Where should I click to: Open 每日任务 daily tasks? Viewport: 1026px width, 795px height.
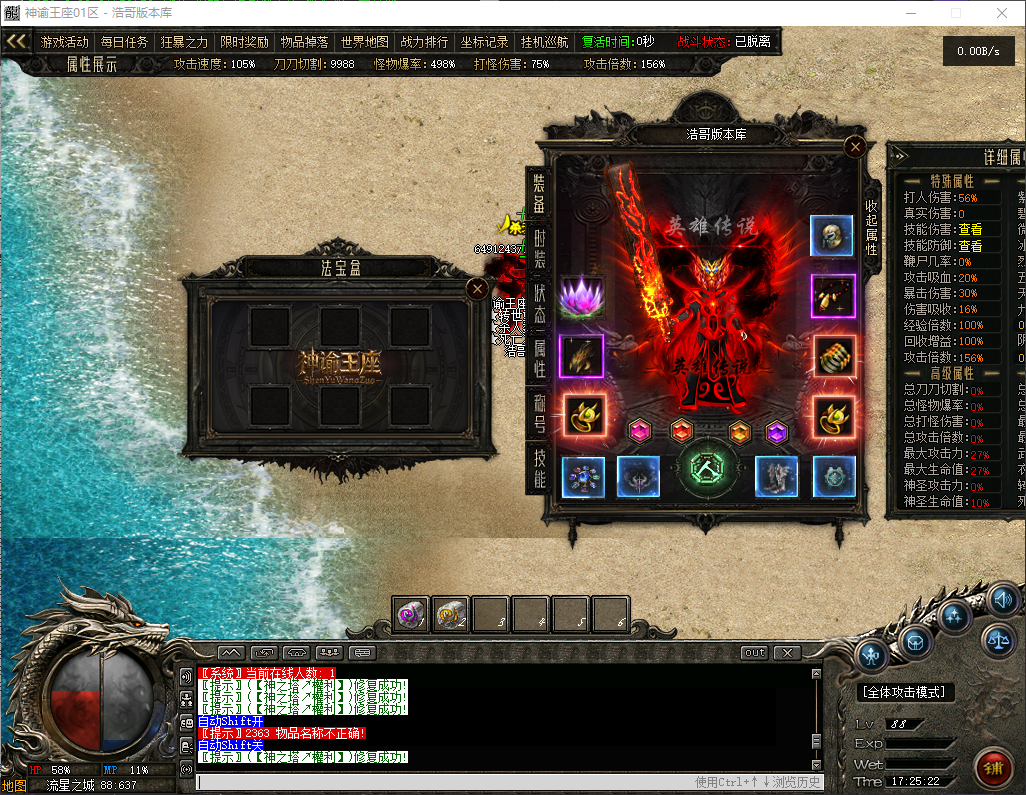click(x=124, y=42)
